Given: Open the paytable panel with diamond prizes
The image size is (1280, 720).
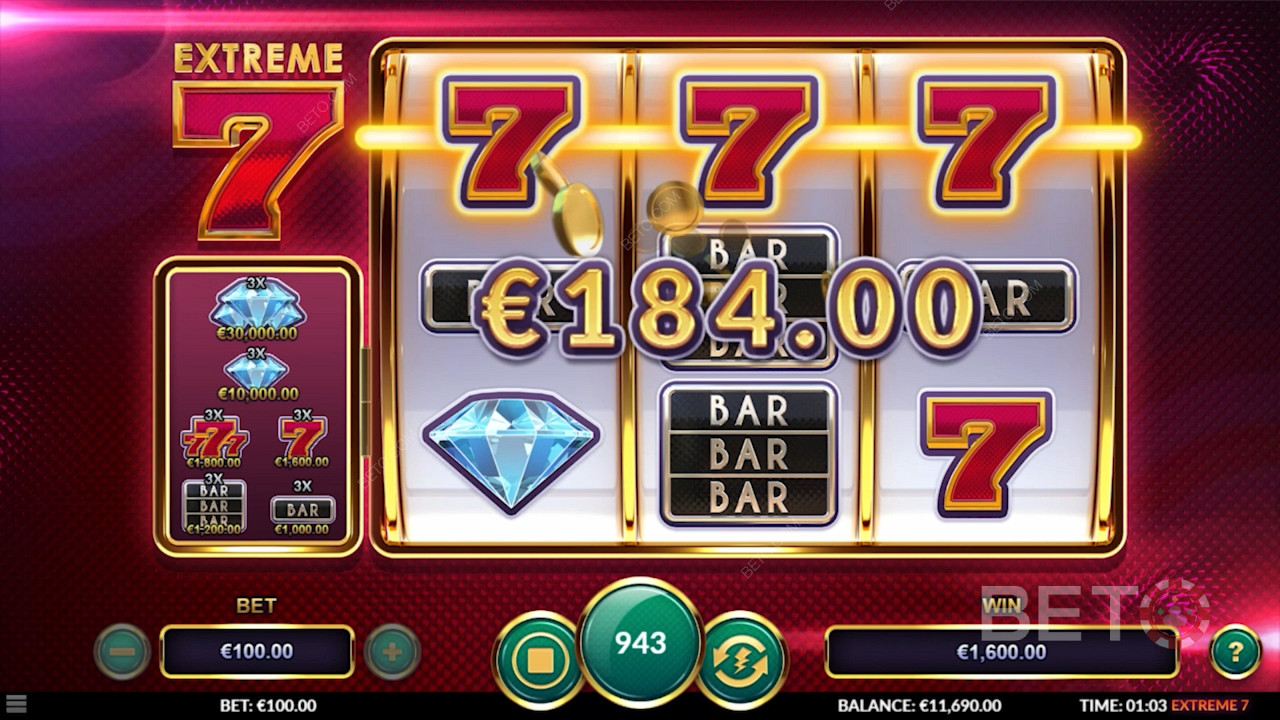Looking at the screenshot, I should [257, 406].
